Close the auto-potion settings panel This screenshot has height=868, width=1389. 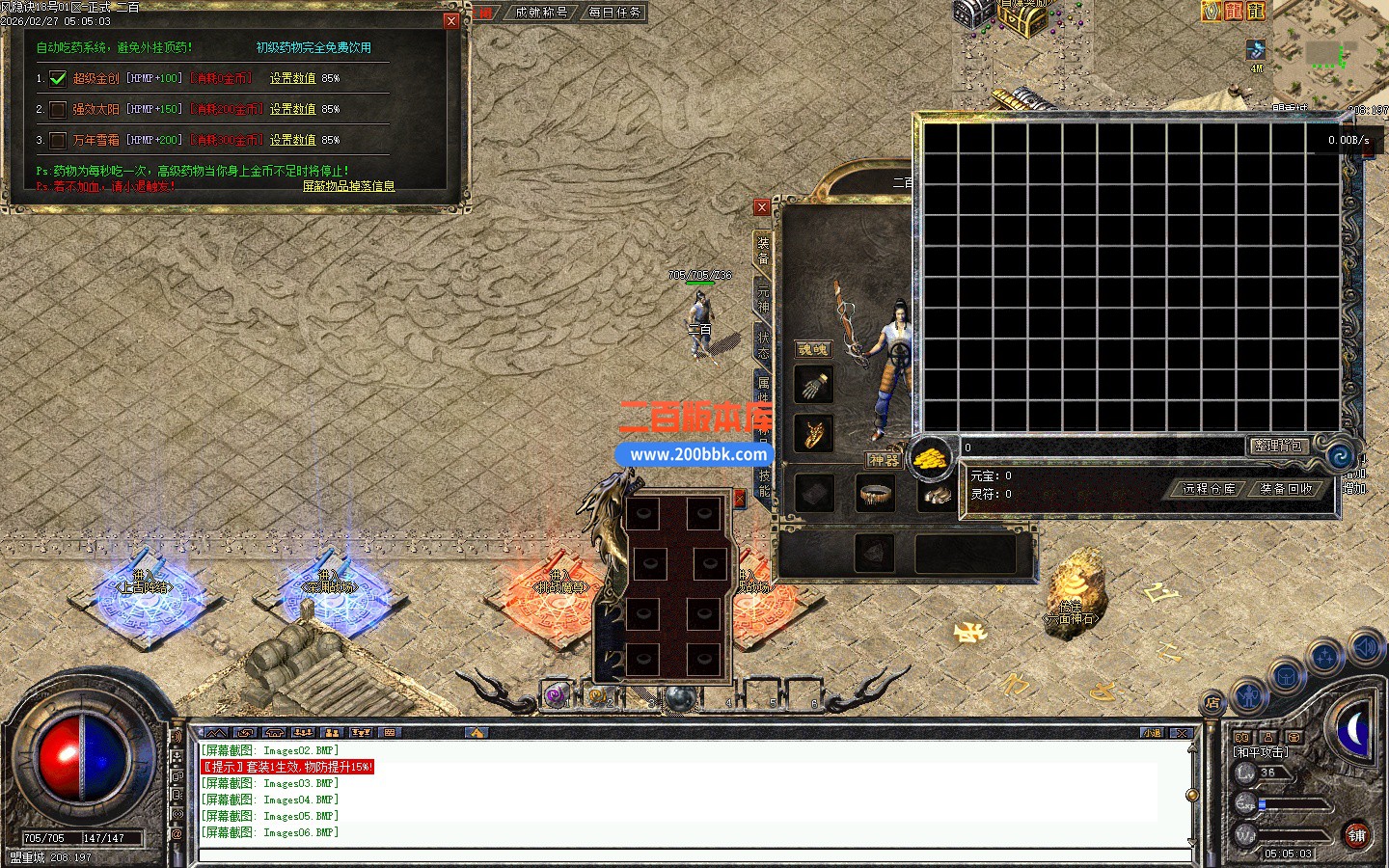coord(451,21)
